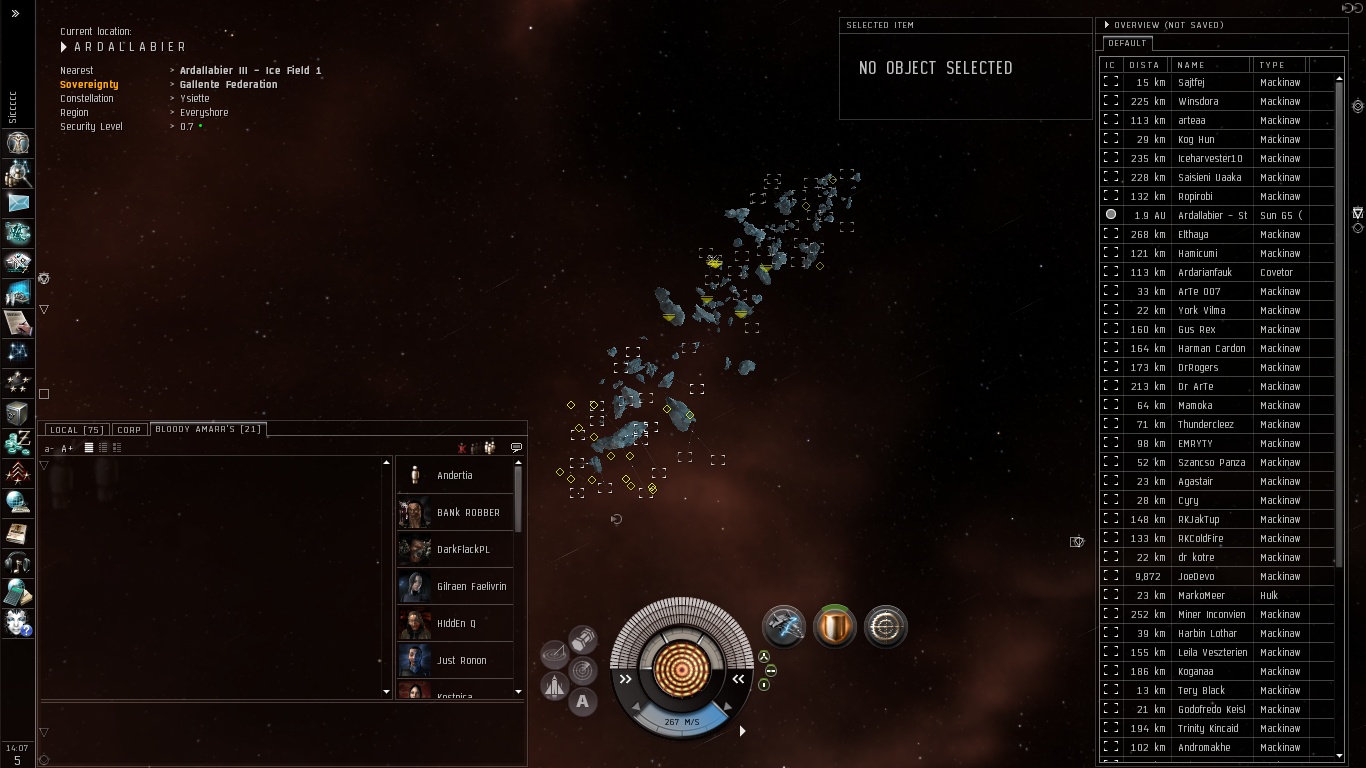The height and width of the screenshot is (768, 1366).
Task: Sort overview by the Name column
Action: pyautogui.click(x=1210, y=65)
